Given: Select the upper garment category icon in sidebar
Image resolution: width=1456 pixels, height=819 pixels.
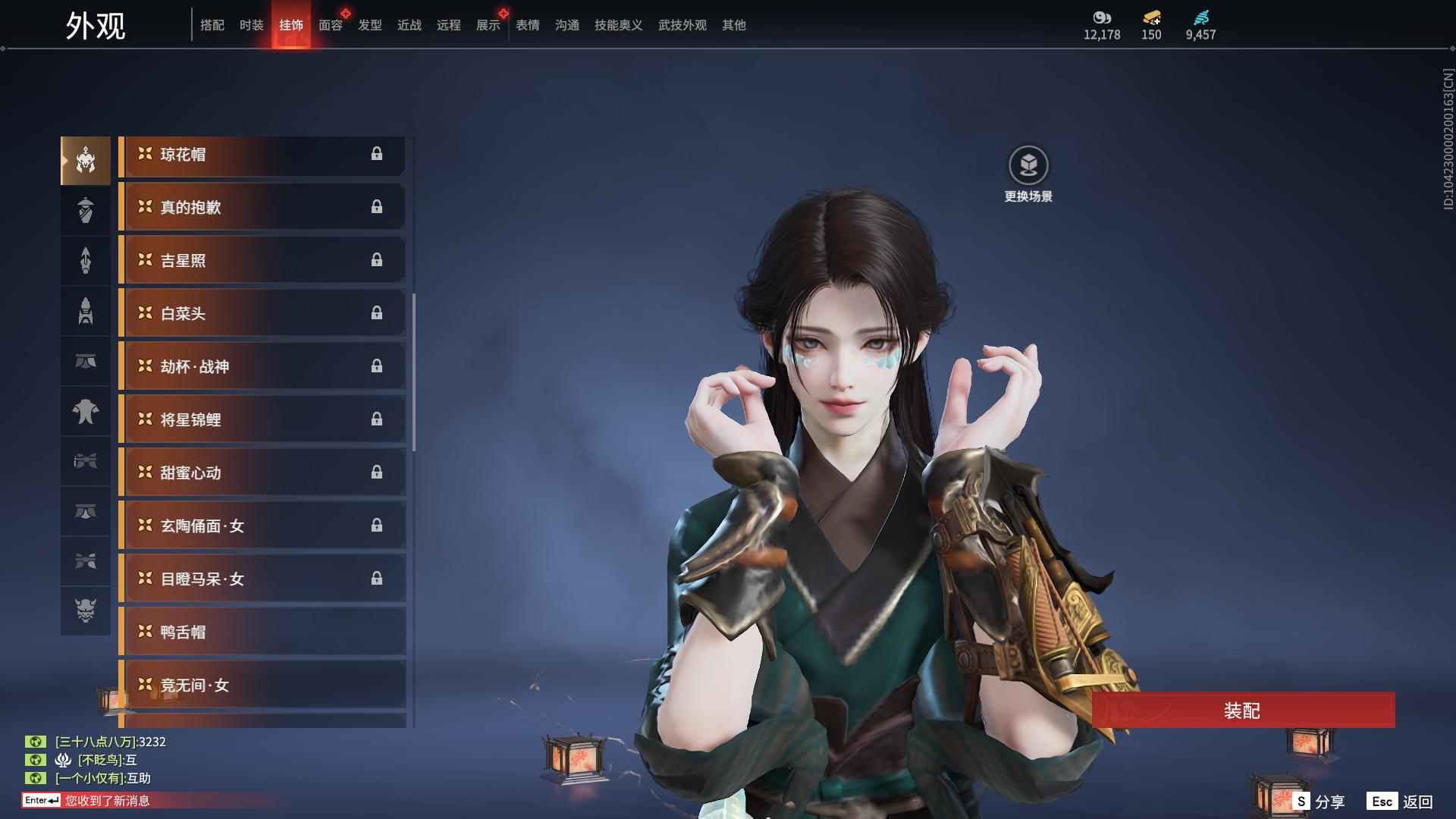Looking at the screenshot, I should tap(86, 412).
